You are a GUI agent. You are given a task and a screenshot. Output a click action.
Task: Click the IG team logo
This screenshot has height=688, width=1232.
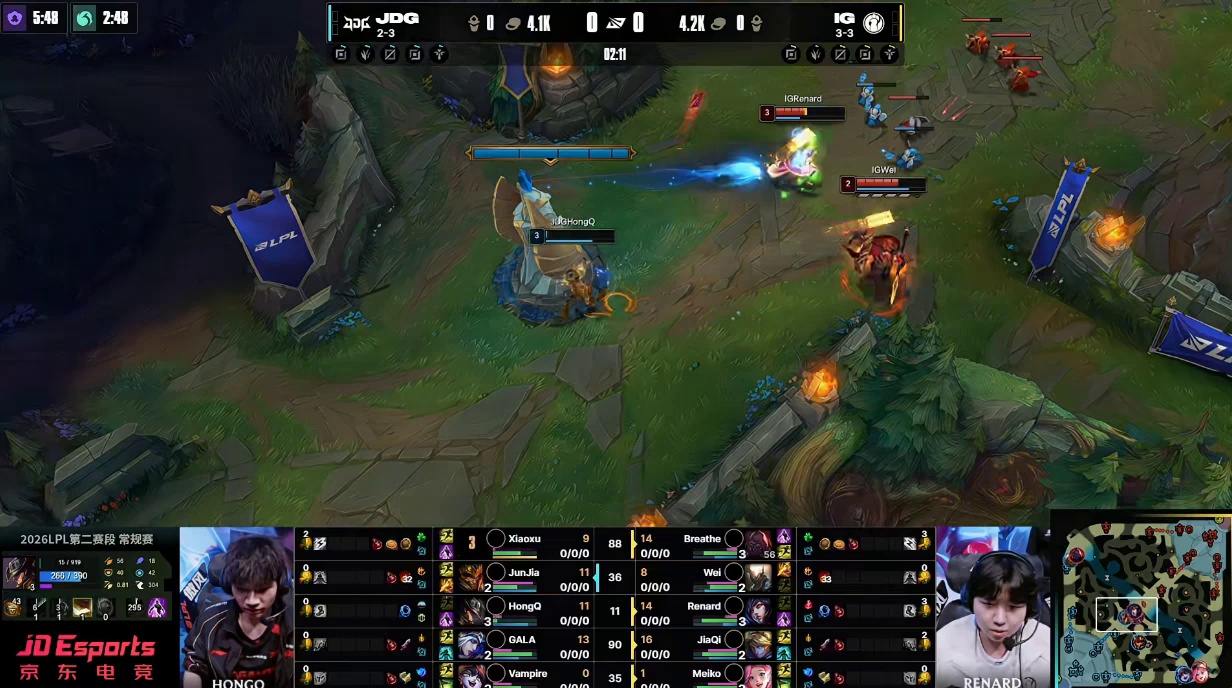click(873, 23)
